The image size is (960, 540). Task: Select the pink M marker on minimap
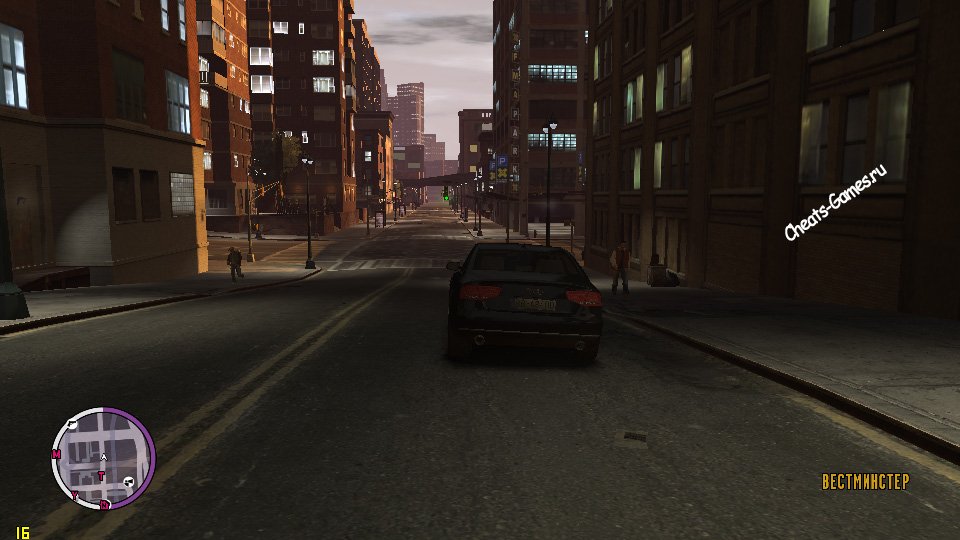(56, 454)
